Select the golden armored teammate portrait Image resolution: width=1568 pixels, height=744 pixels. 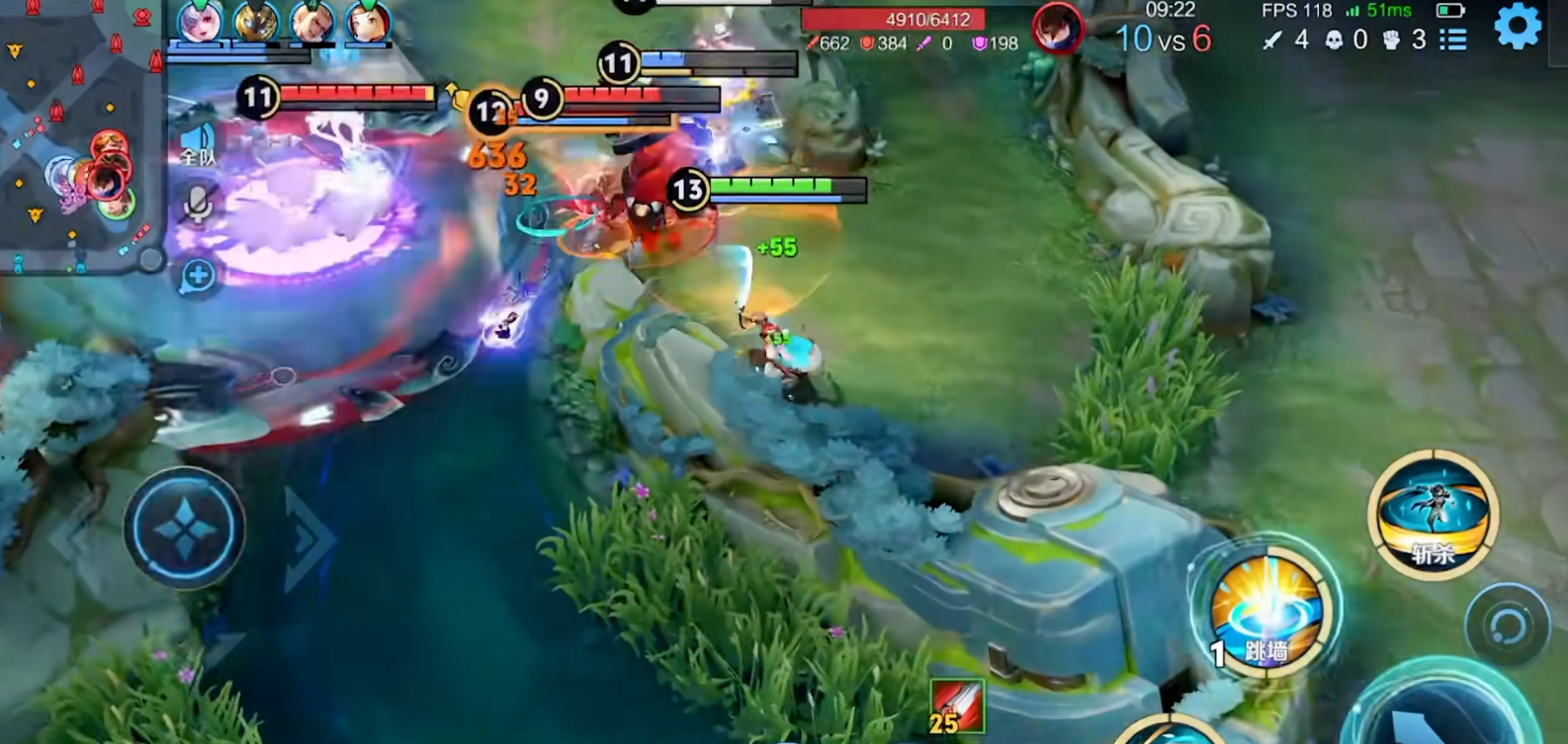tap(255, 22)
